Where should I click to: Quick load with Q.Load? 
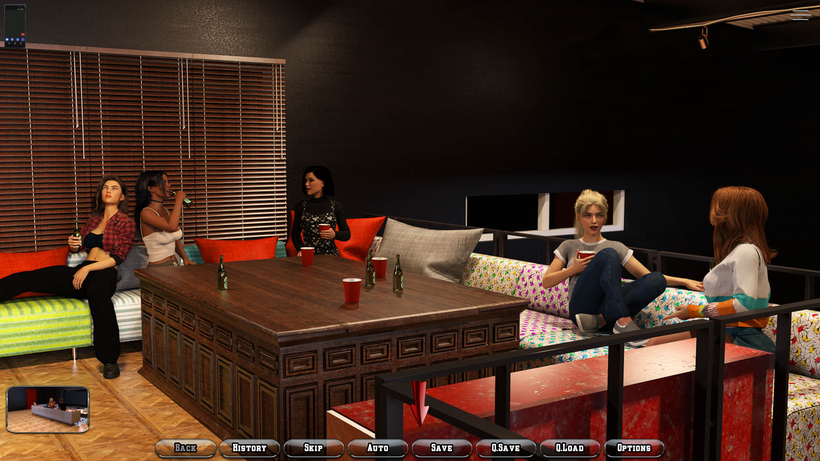[x=569, y=448]
